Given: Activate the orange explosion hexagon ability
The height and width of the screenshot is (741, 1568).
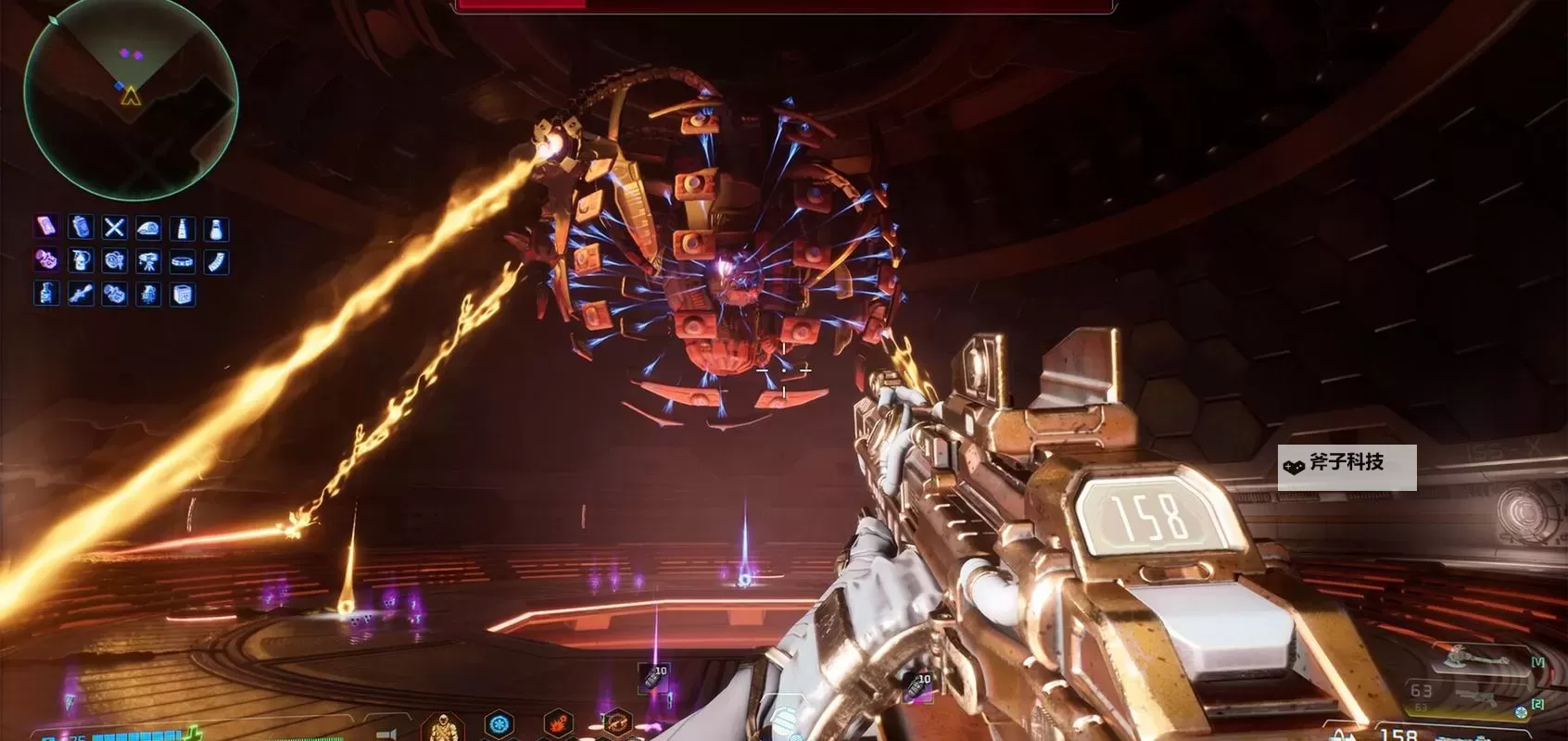Looking at the screenshot, I should tap(557, 723).
